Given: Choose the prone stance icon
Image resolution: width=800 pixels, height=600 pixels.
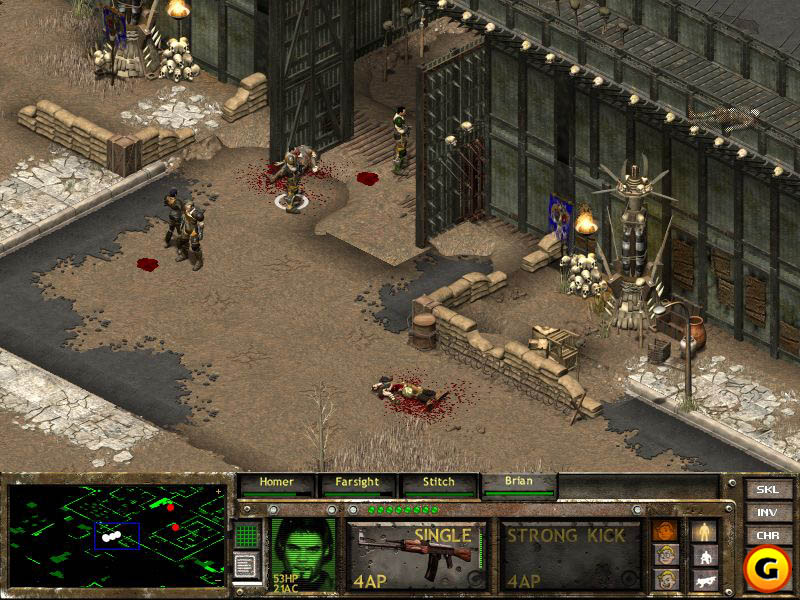Looking at the screenshot, I should point(705,579).
